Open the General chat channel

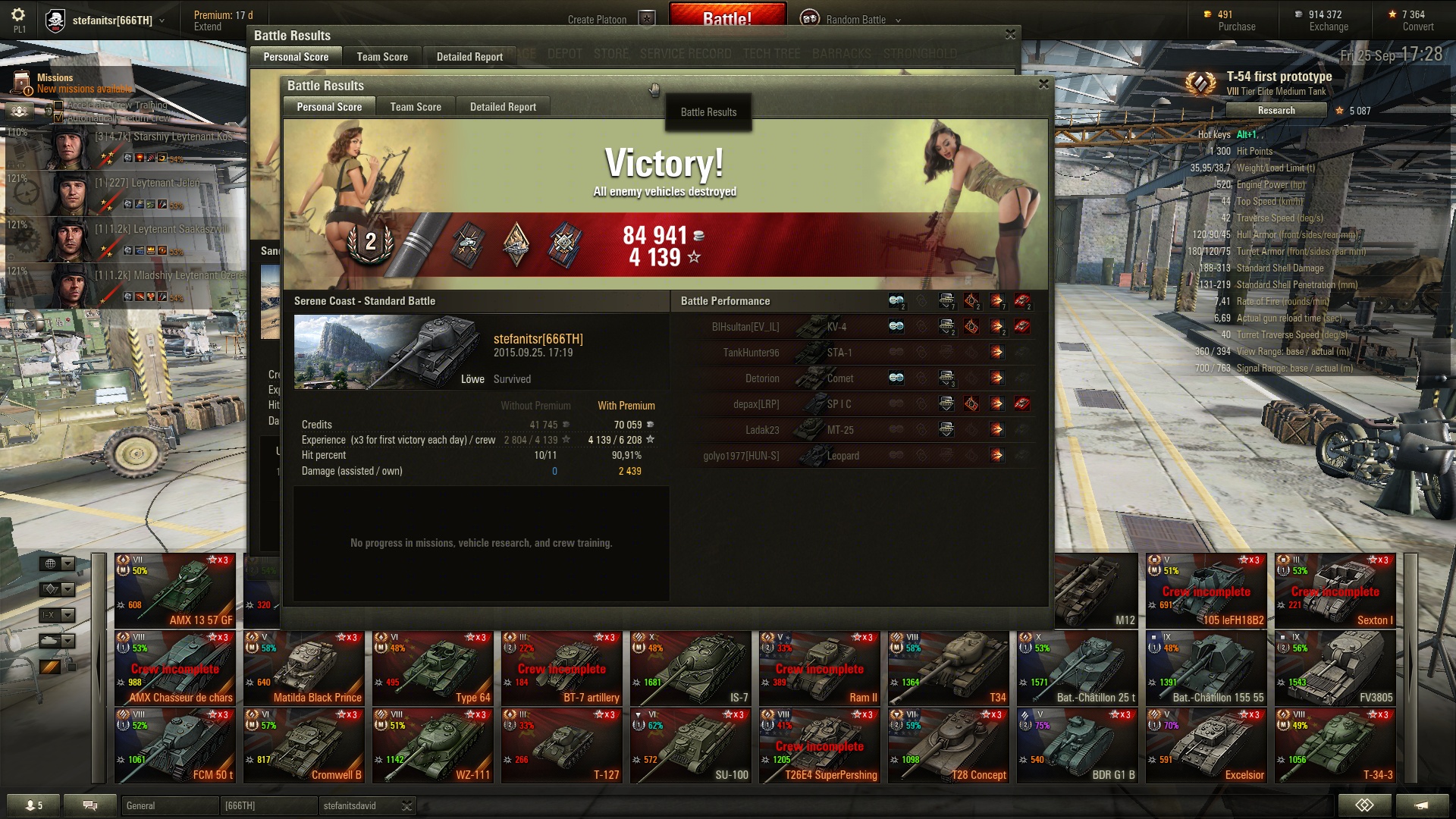pyautogui.click(x=170, y=806)
